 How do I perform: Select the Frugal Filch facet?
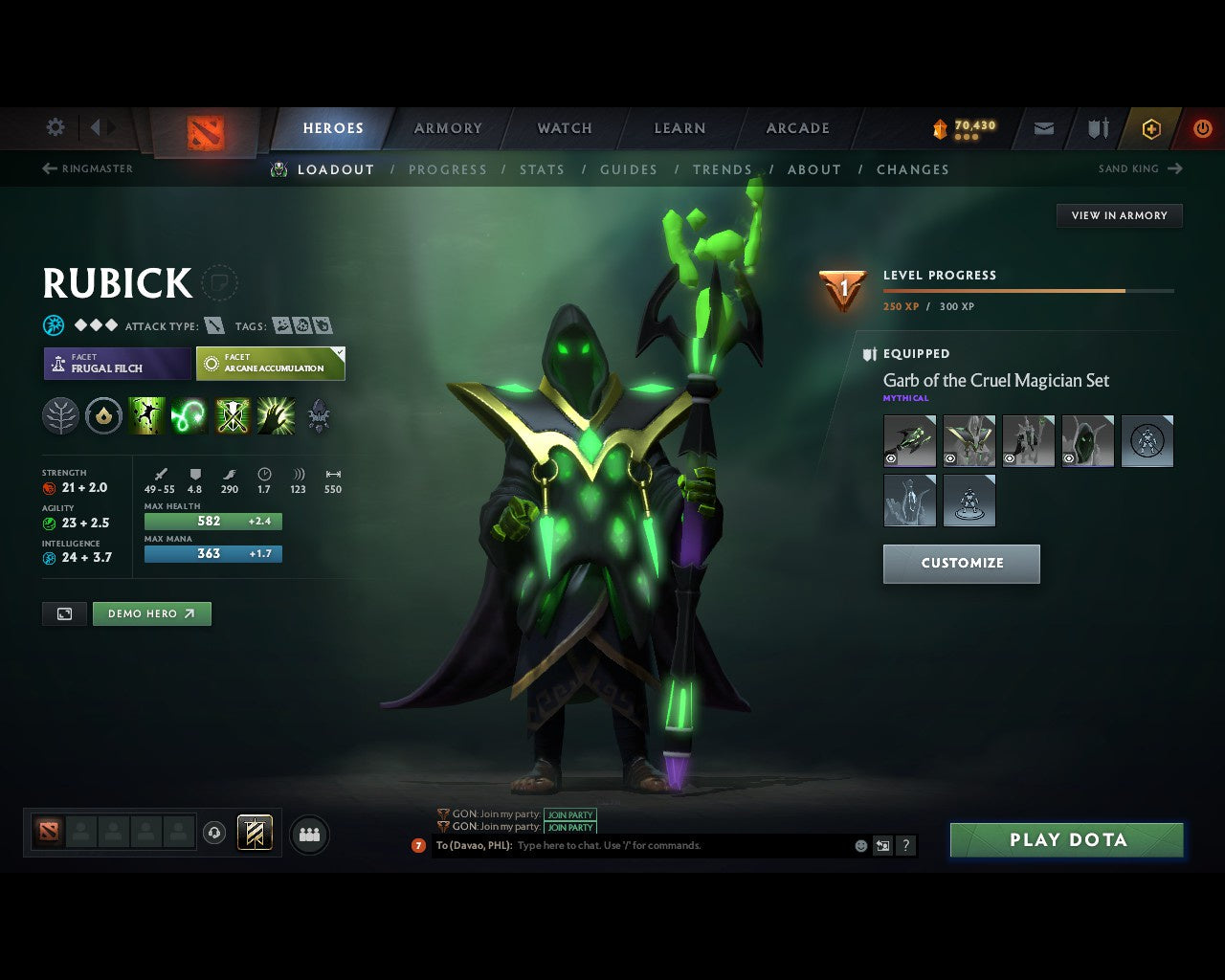coord(115,364)
